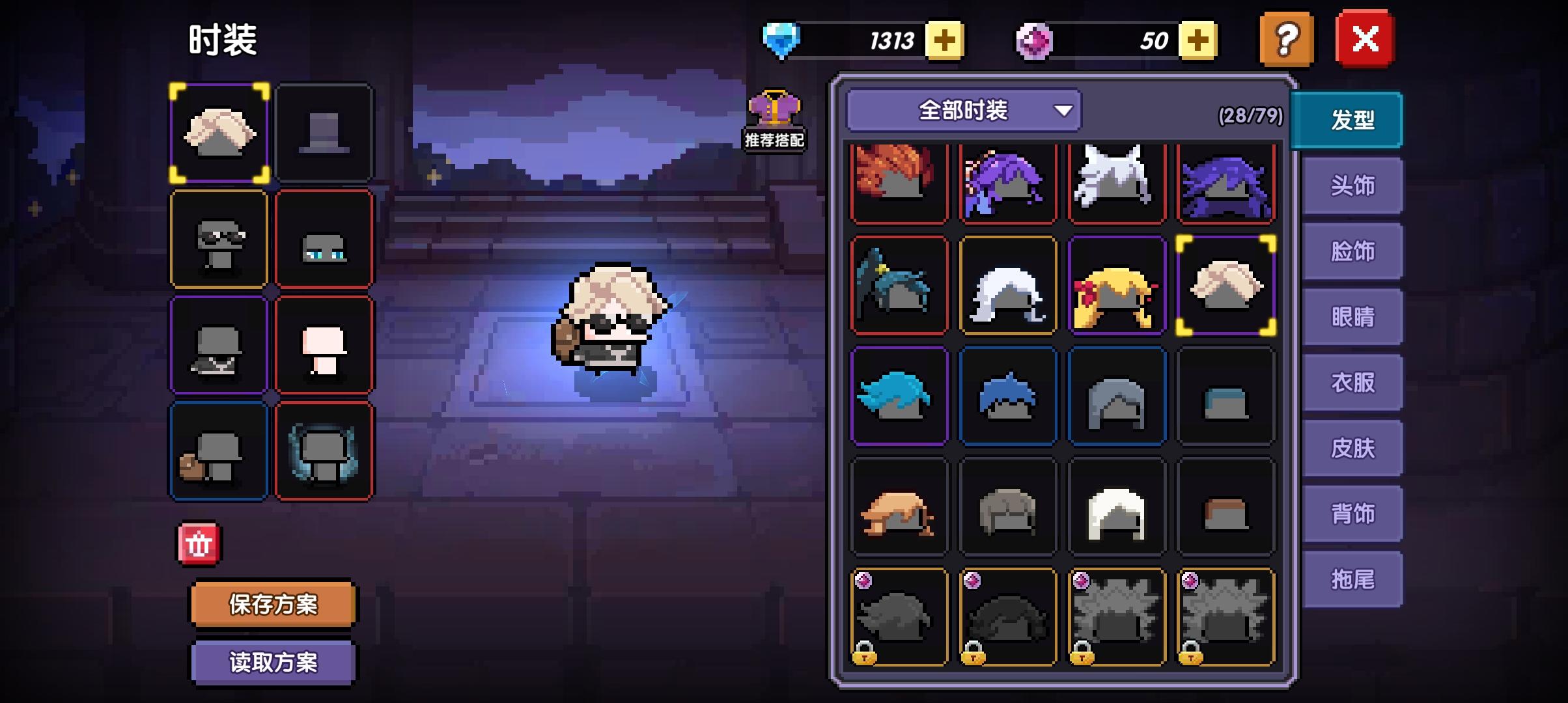Open the 皮肤 skin category
Viewport: 1568px width, 703px height.
1353,449
